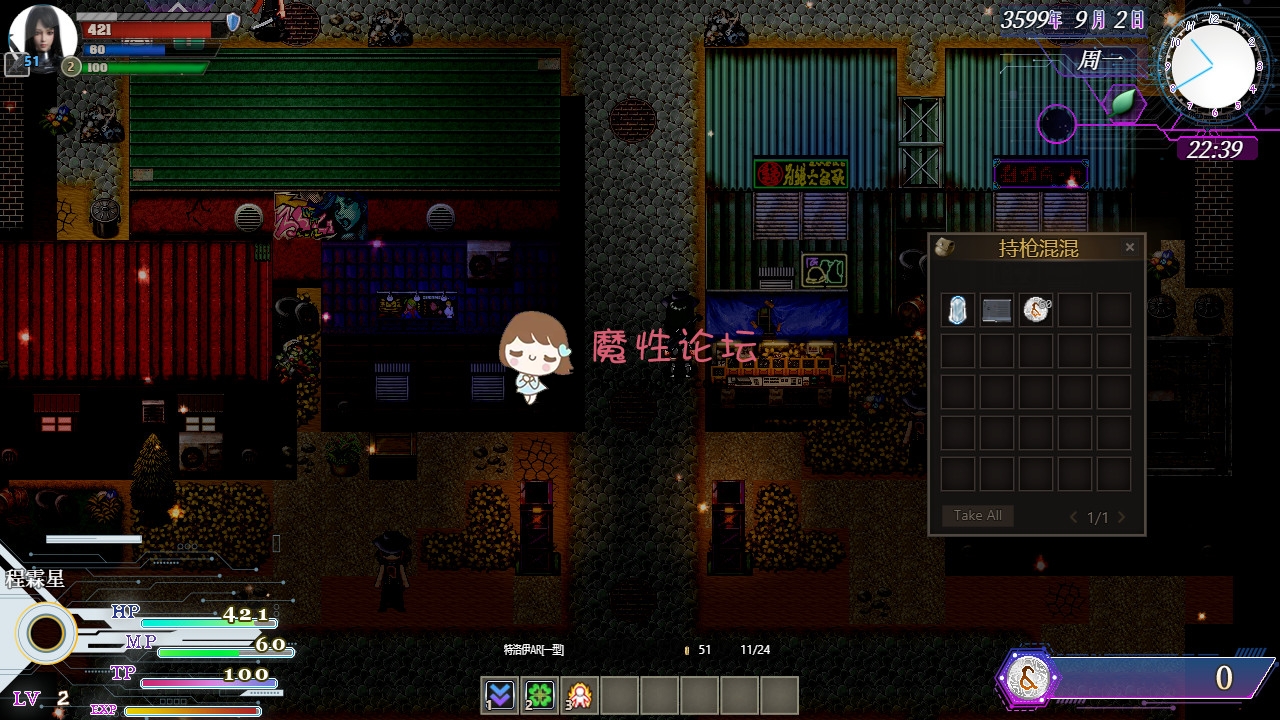Click the blue crystal item in the loot window
Viewport: 1280px width, 720px height.
pyautogui.click(x=956, y=310)
